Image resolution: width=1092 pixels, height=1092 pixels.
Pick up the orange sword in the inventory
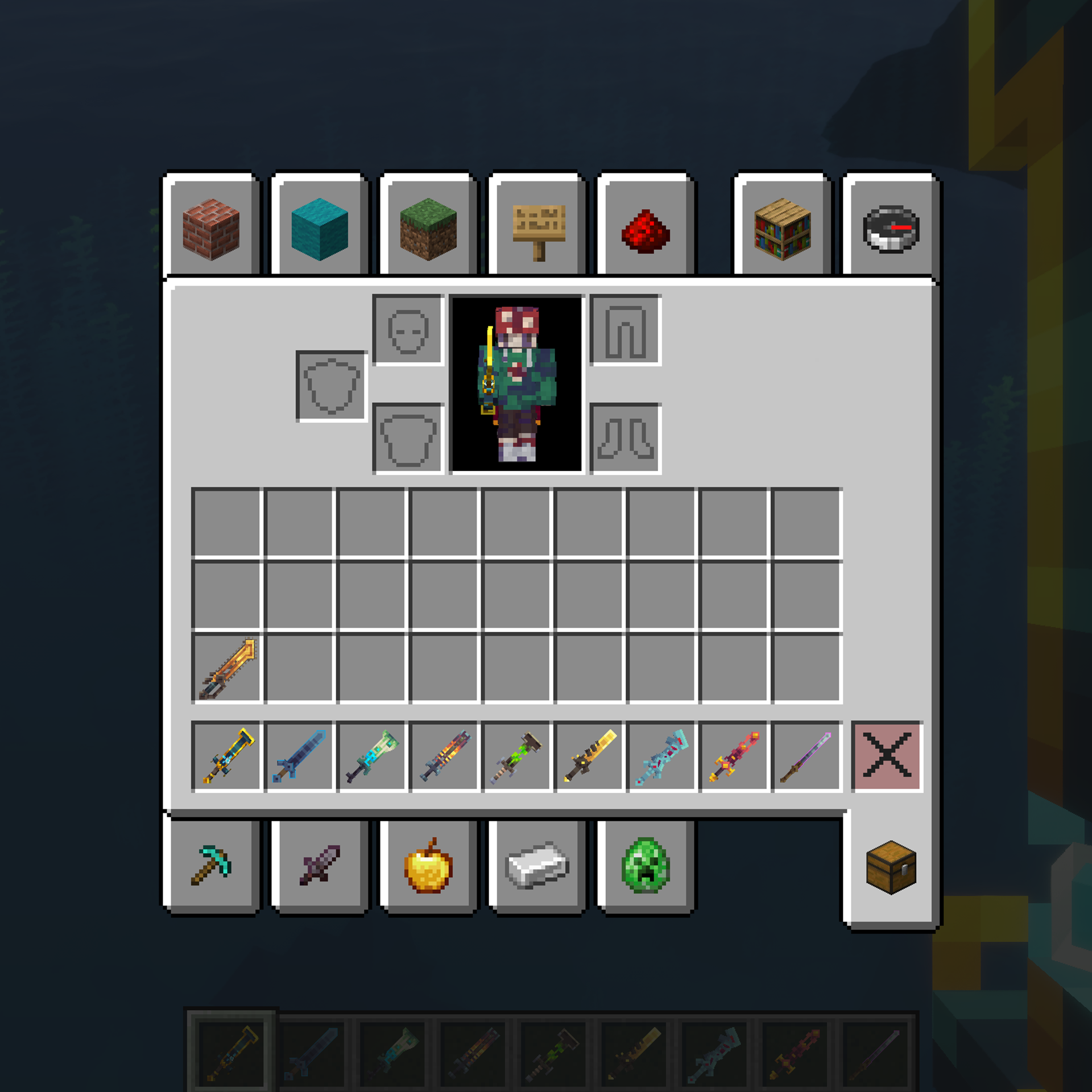[x=227, y=668]
